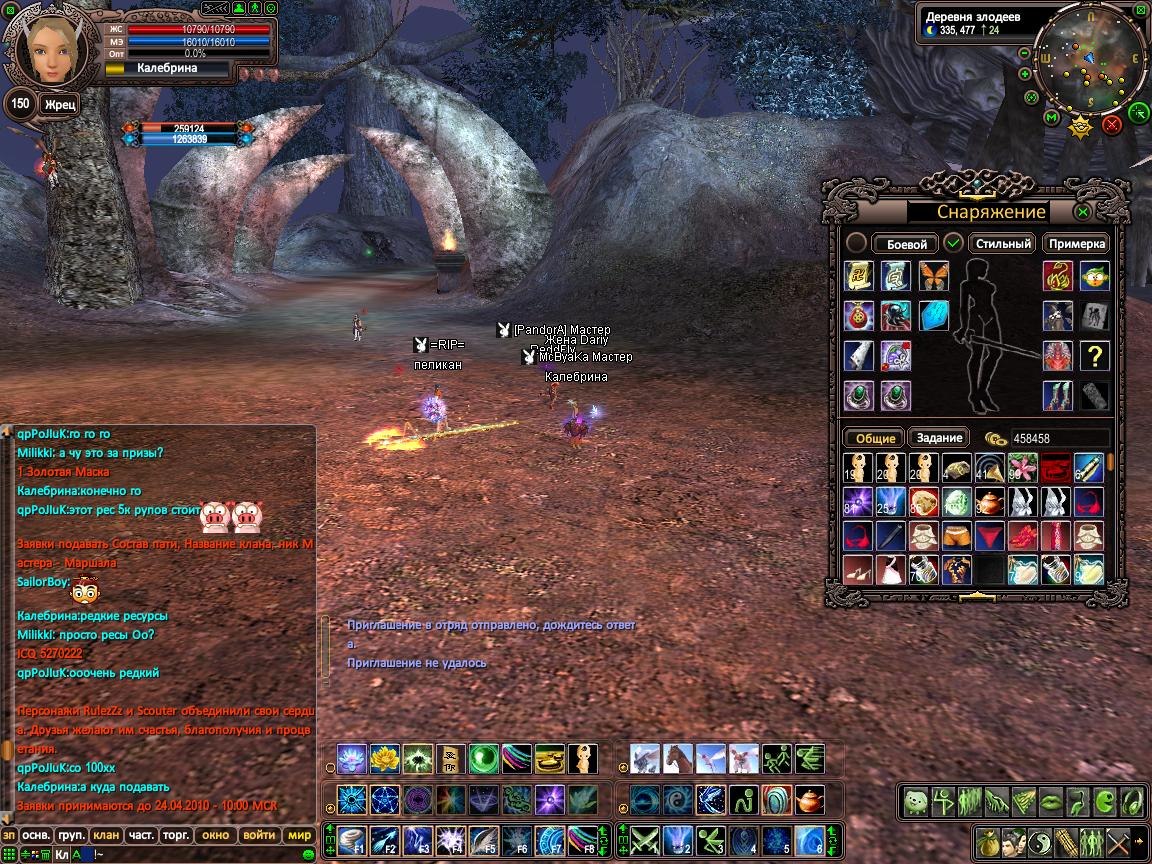
Task: Select the Общие inventory tab
Action: tap(875, 438)
